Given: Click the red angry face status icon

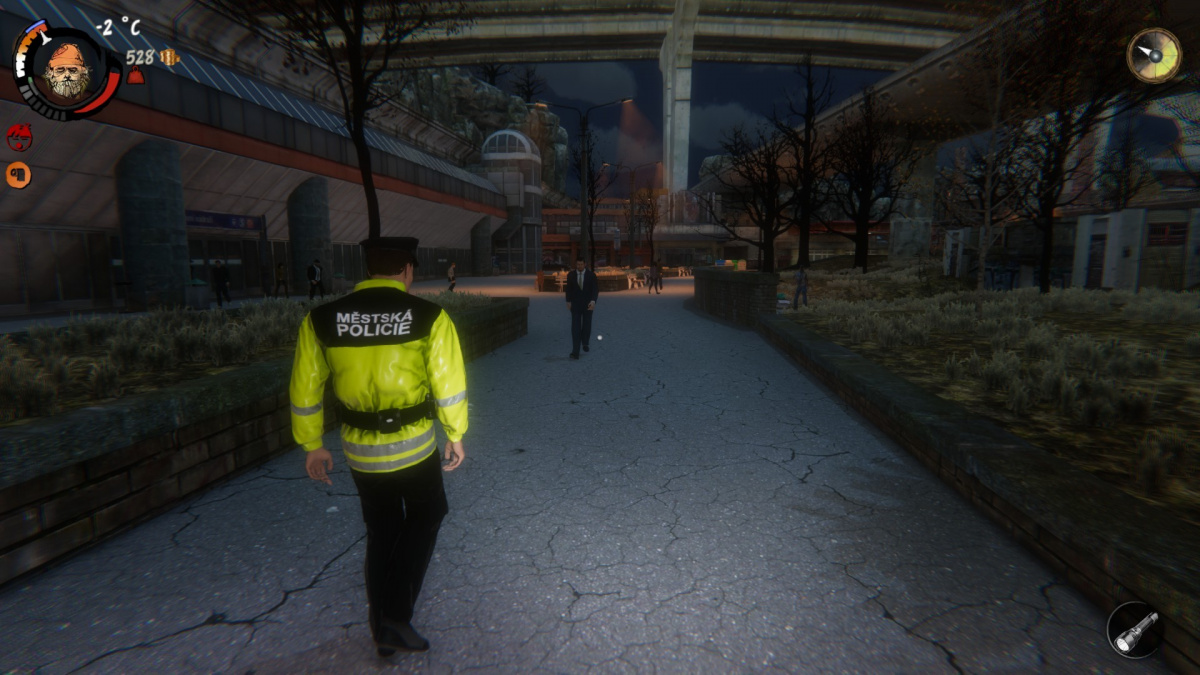Looking at the screenshot, I should coord(19,137).
